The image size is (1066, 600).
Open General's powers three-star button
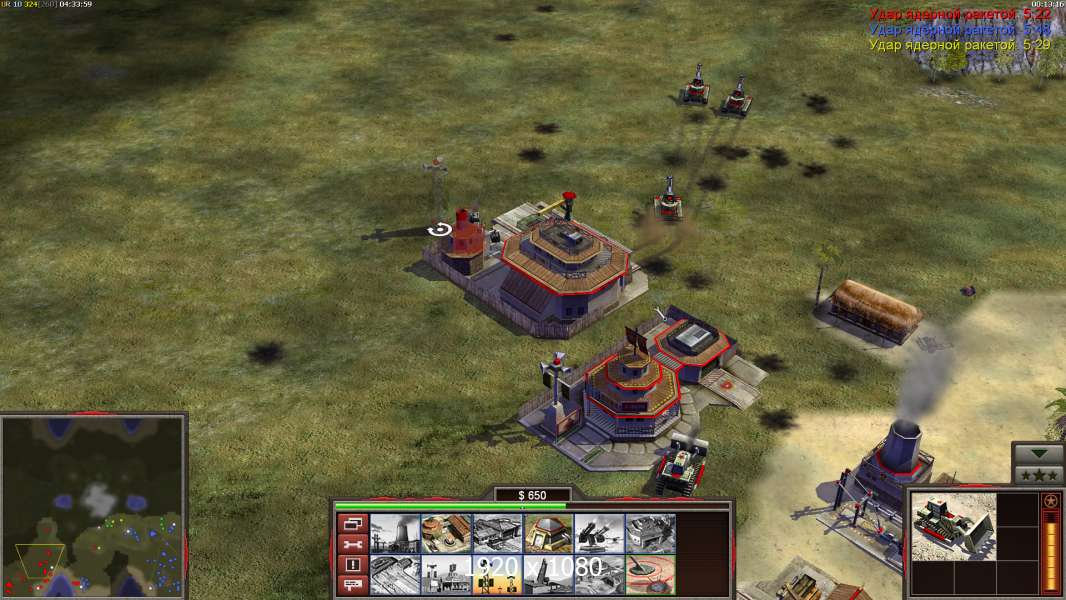tap(1038, 474)
